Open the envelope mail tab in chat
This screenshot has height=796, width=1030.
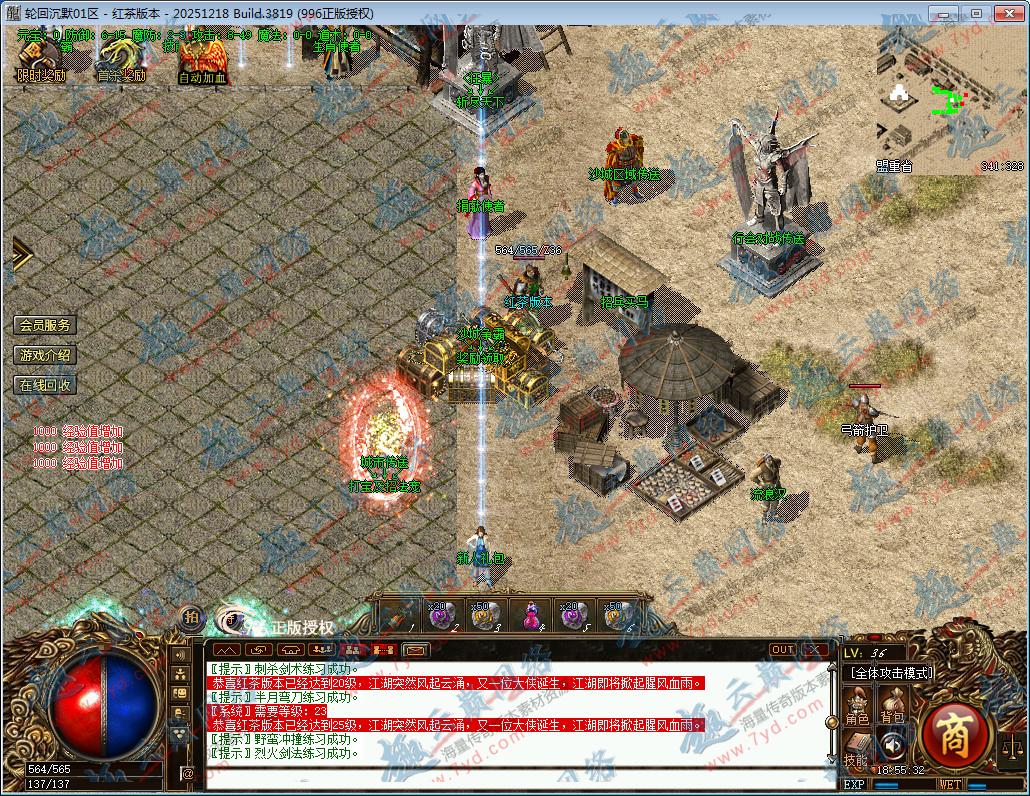[416, 650]
